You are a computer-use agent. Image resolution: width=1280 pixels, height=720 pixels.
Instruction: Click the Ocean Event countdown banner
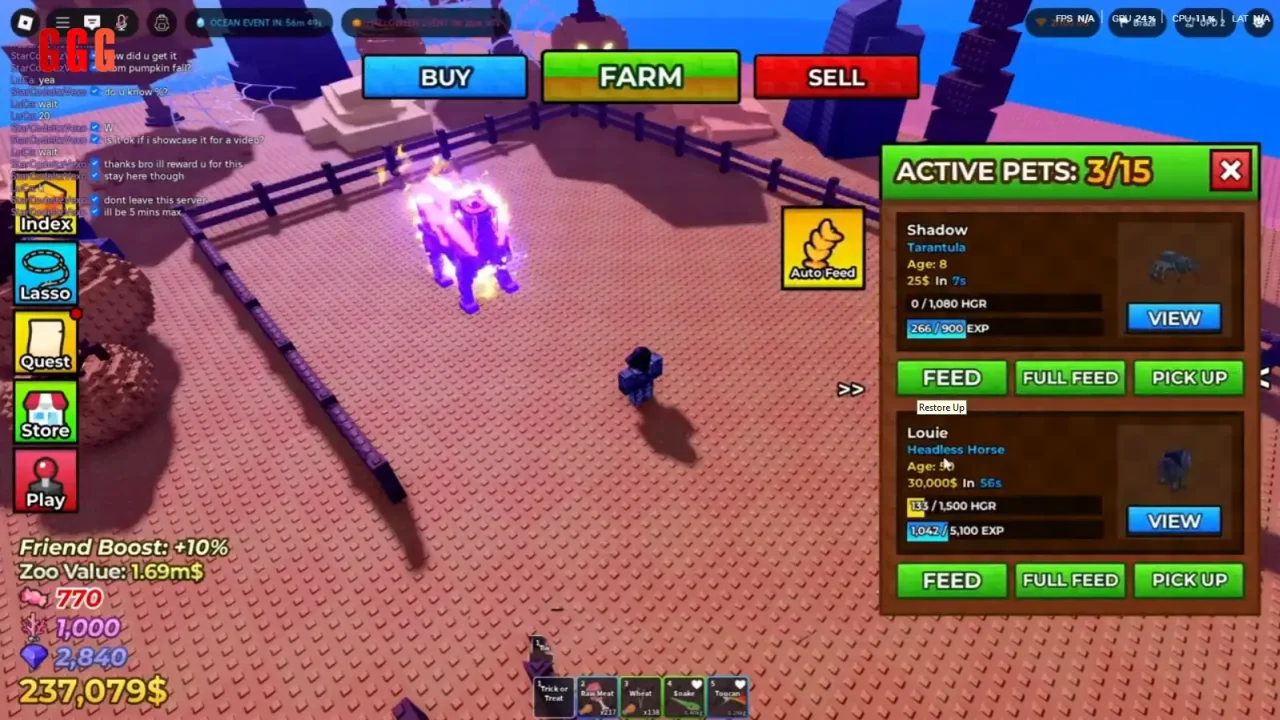coord(258,20)
